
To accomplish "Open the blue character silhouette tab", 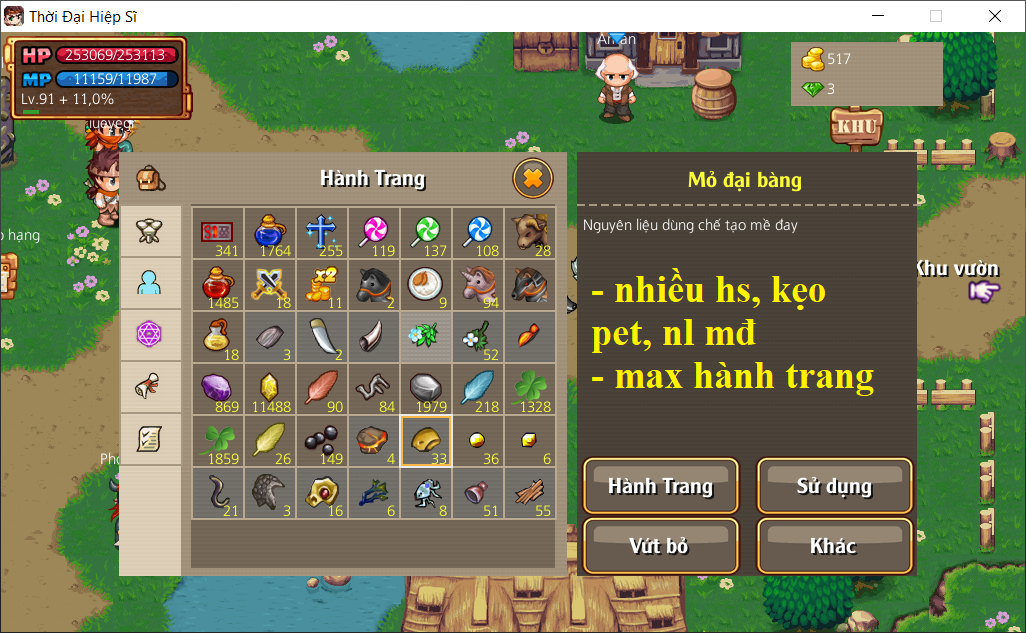I will 150,283.
